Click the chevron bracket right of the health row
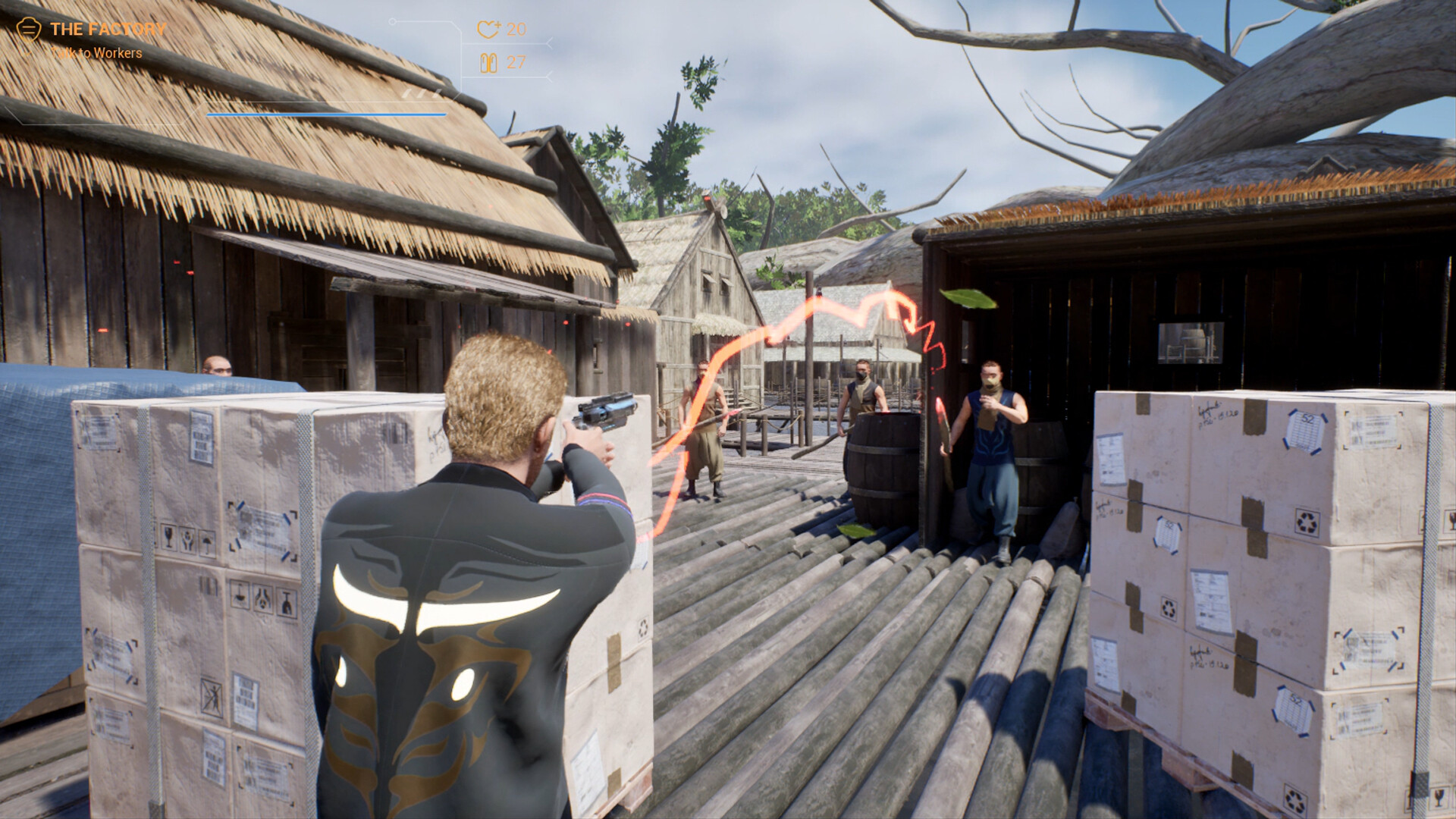The image size is (1456, 819). (x=549, y=43)
